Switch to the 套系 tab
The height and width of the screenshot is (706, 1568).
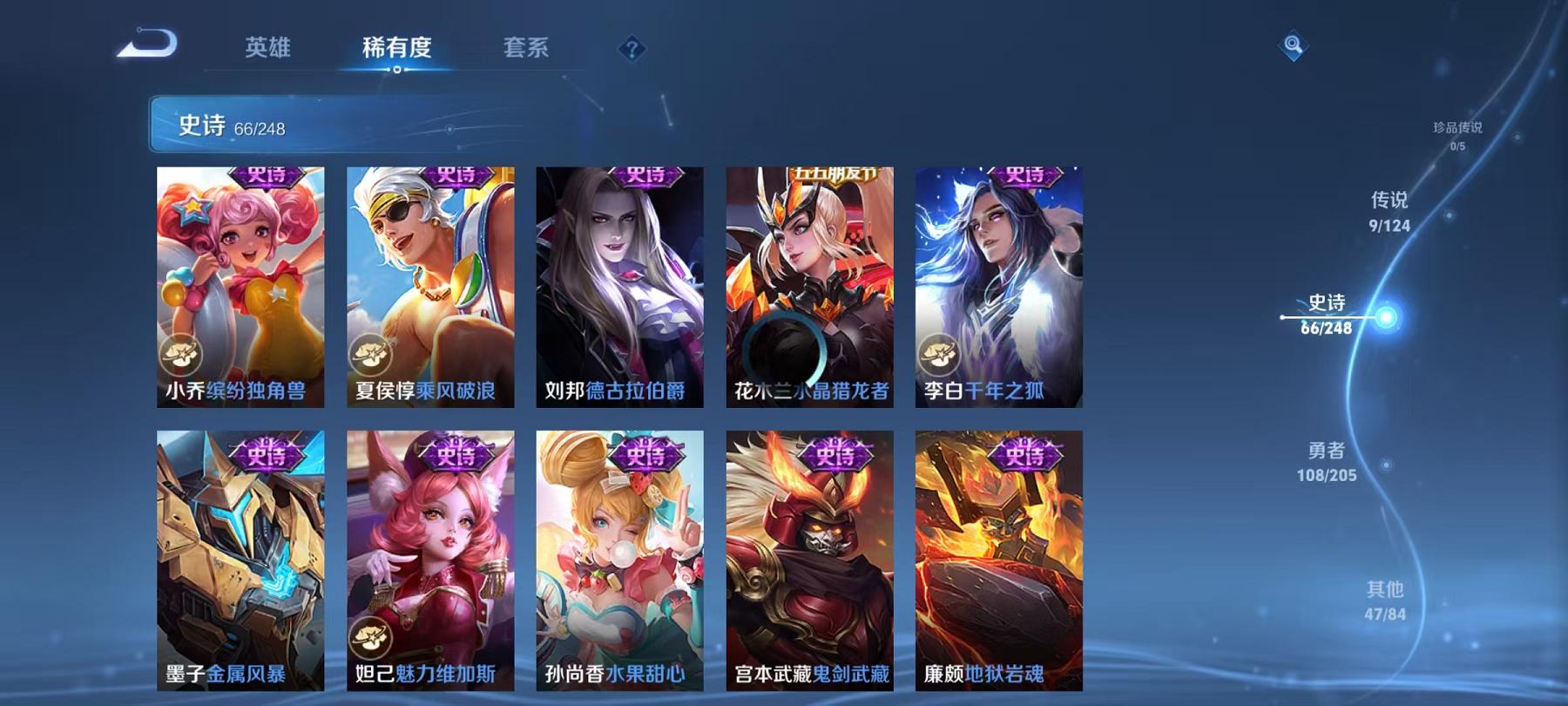click(527, 50)
